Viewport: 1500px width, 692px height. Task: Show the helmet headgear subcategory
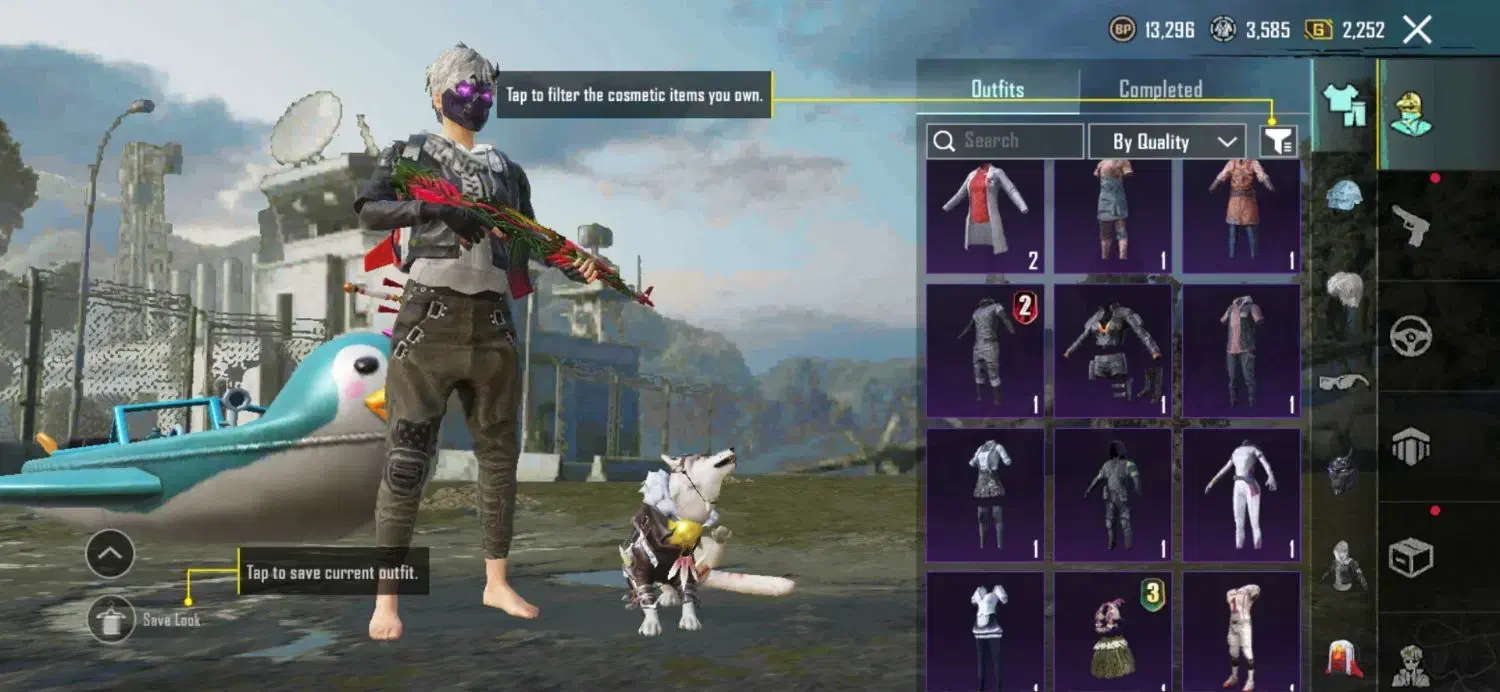point(1345,196)
